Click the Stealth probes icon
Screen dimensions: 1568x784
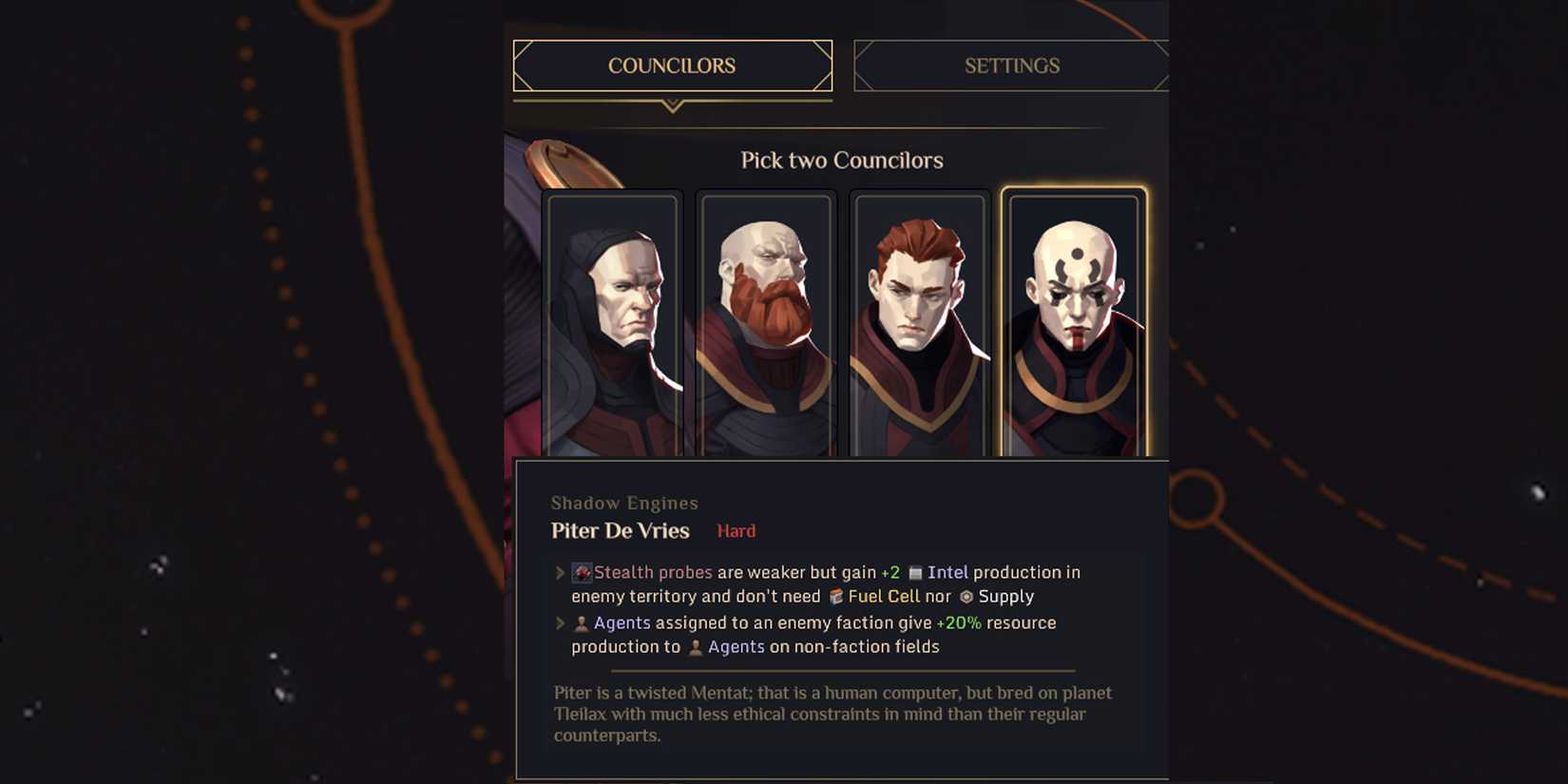tap(583, 572)
